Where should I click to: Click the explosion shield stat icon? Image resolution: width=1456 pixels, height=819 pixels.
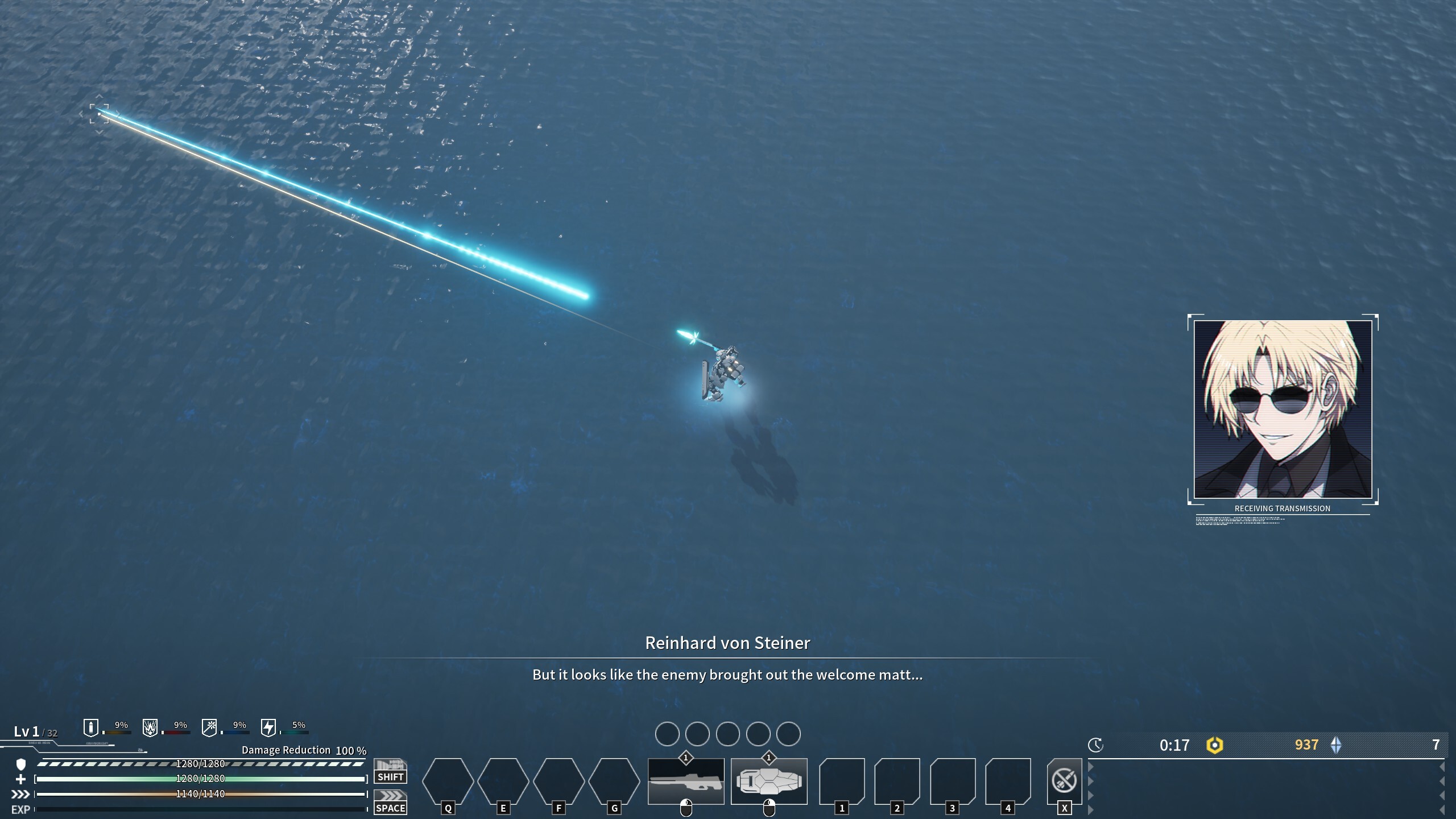150,727
